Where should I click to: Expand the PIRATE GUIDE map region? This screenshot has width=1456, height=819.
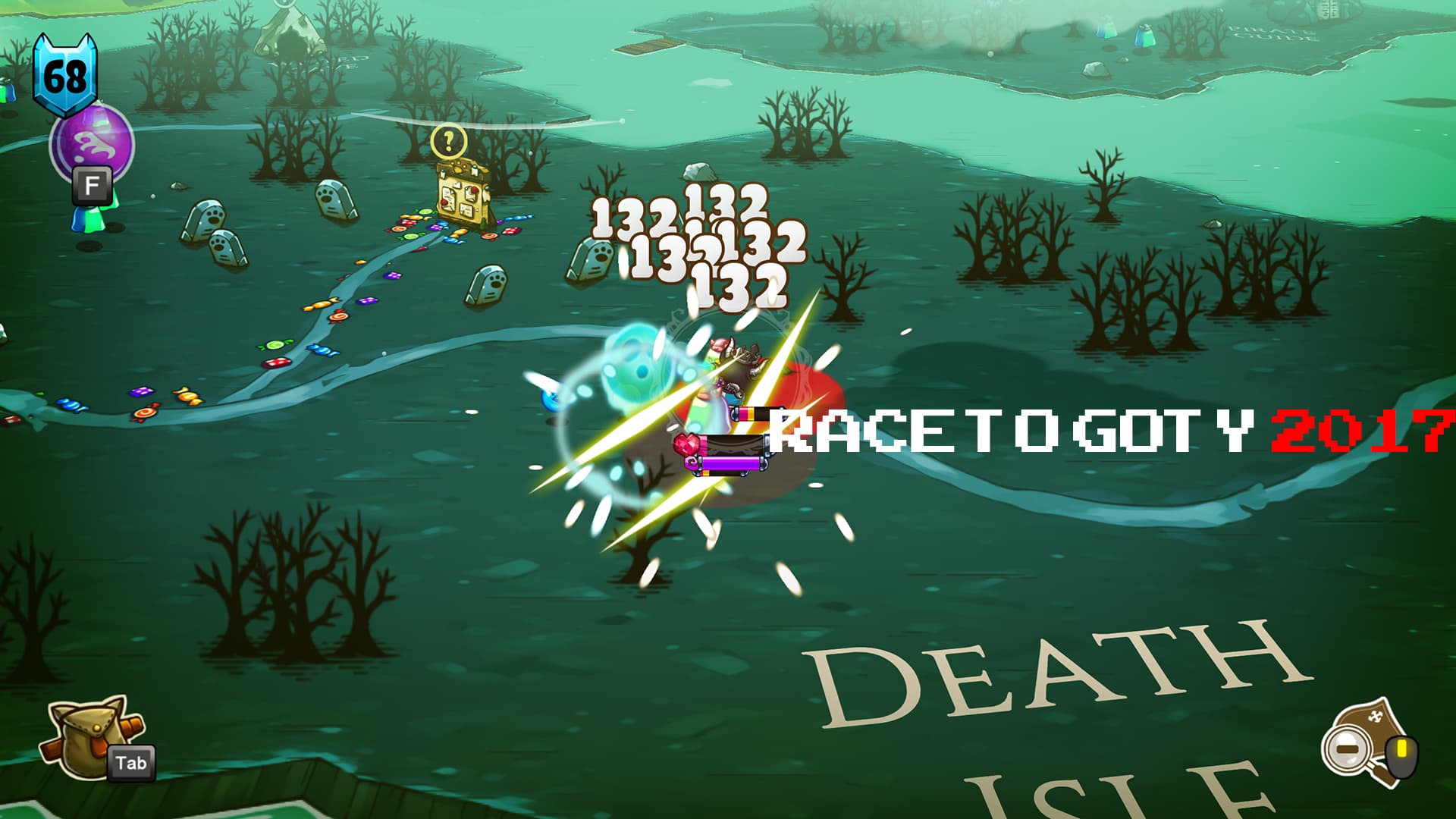pyautogui.click(x=1274, y=32)
